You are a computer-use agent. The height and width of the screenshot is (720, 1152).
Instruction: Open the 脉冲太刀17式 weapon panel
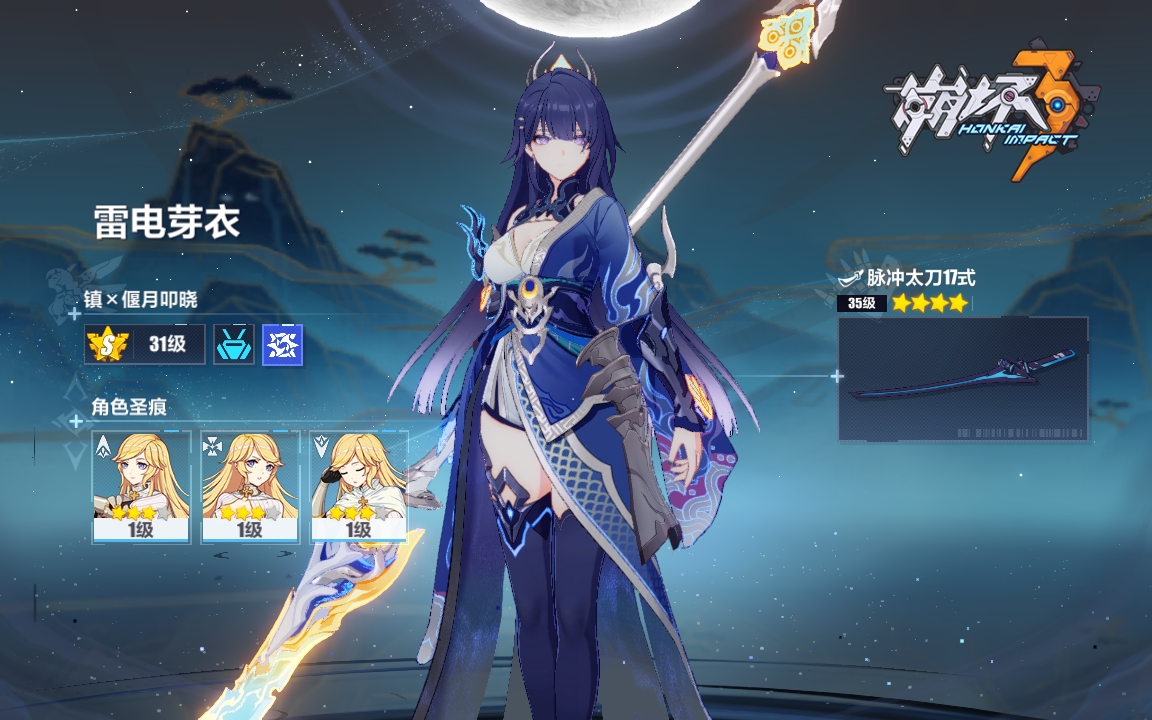pyautogui.click(x=962, y=379)
